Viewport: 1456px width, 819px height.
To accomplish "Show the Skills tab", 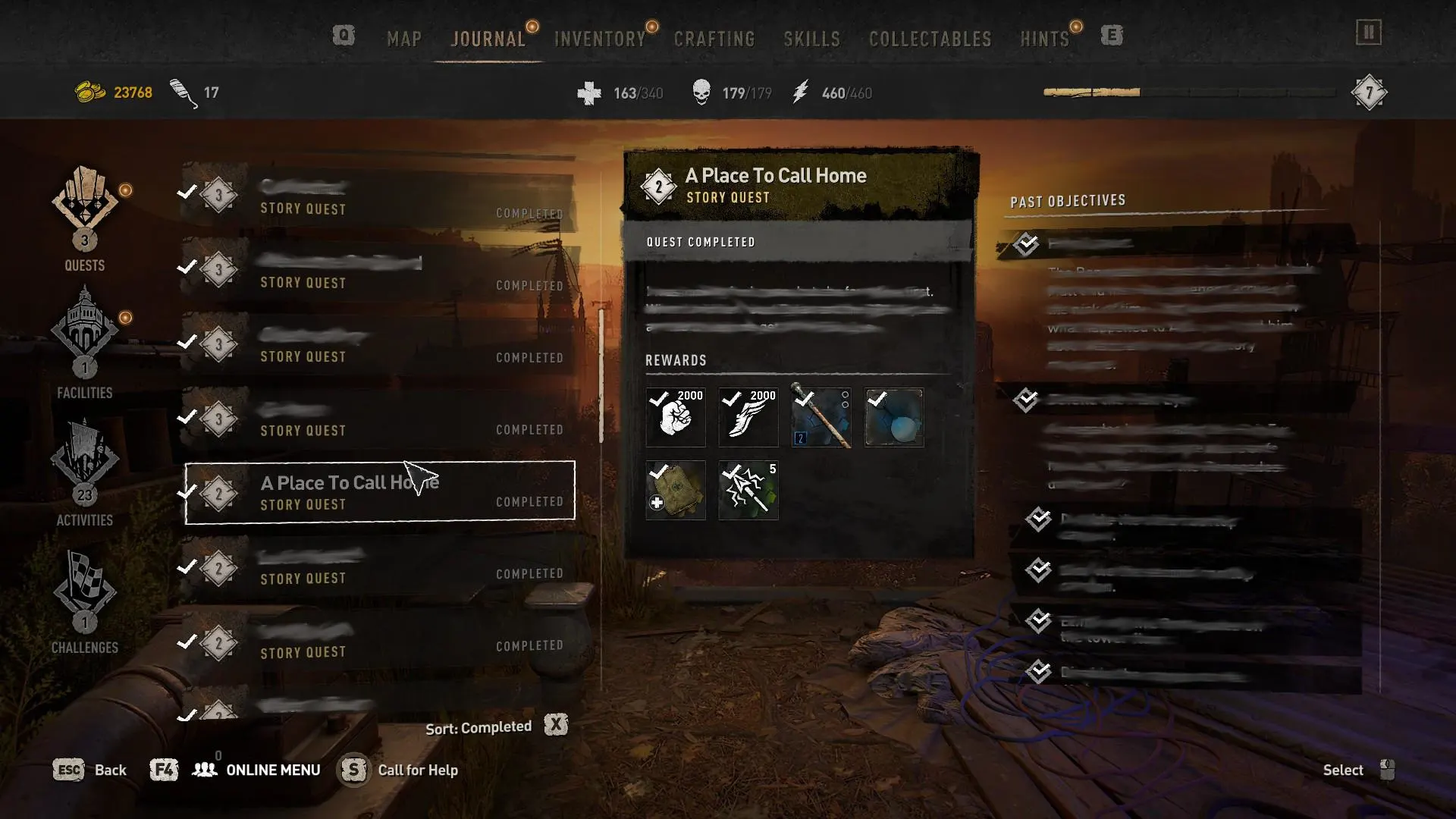I will click(811, 39).
